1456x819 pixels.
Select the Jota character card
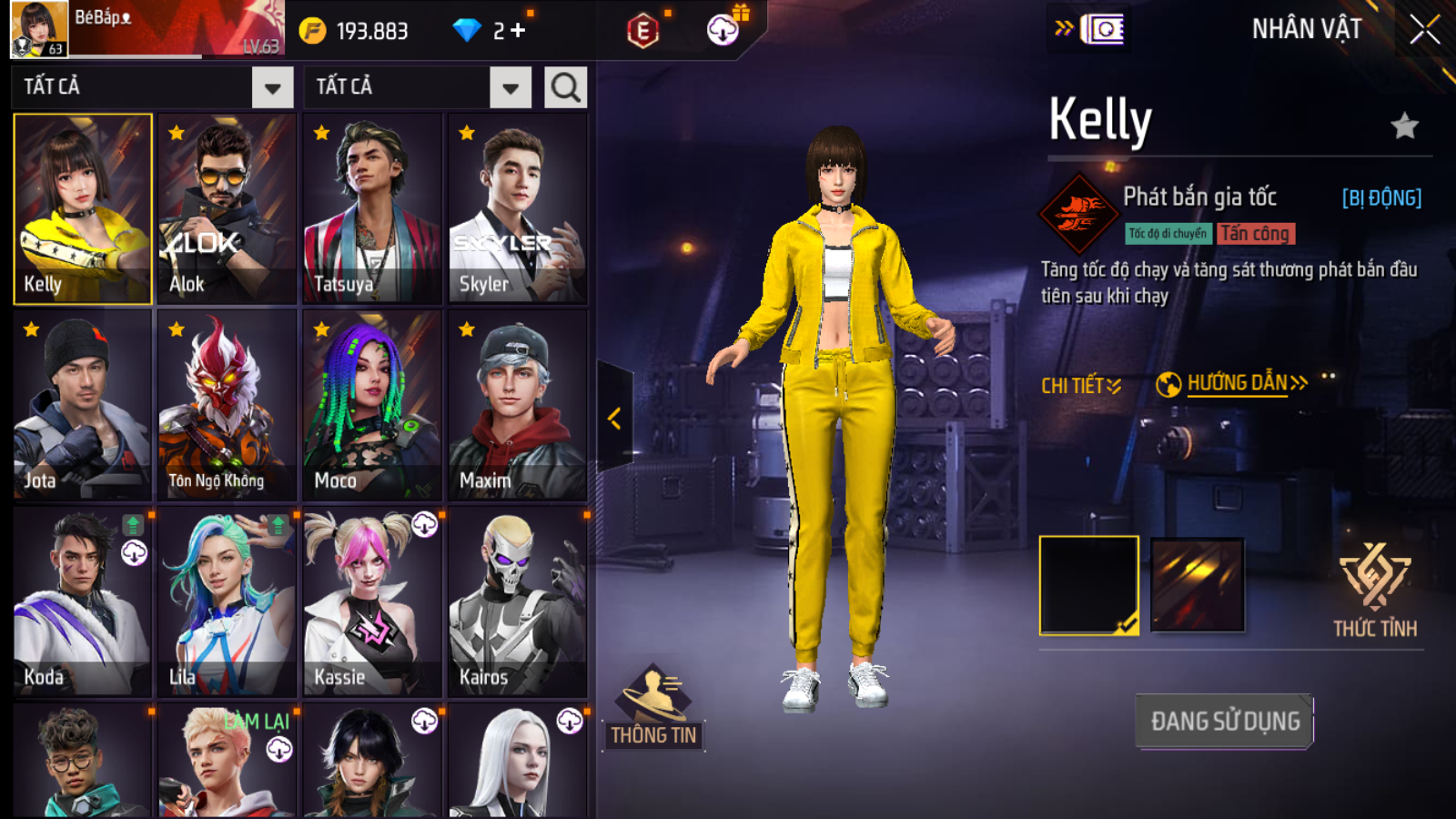coord(82,405)
